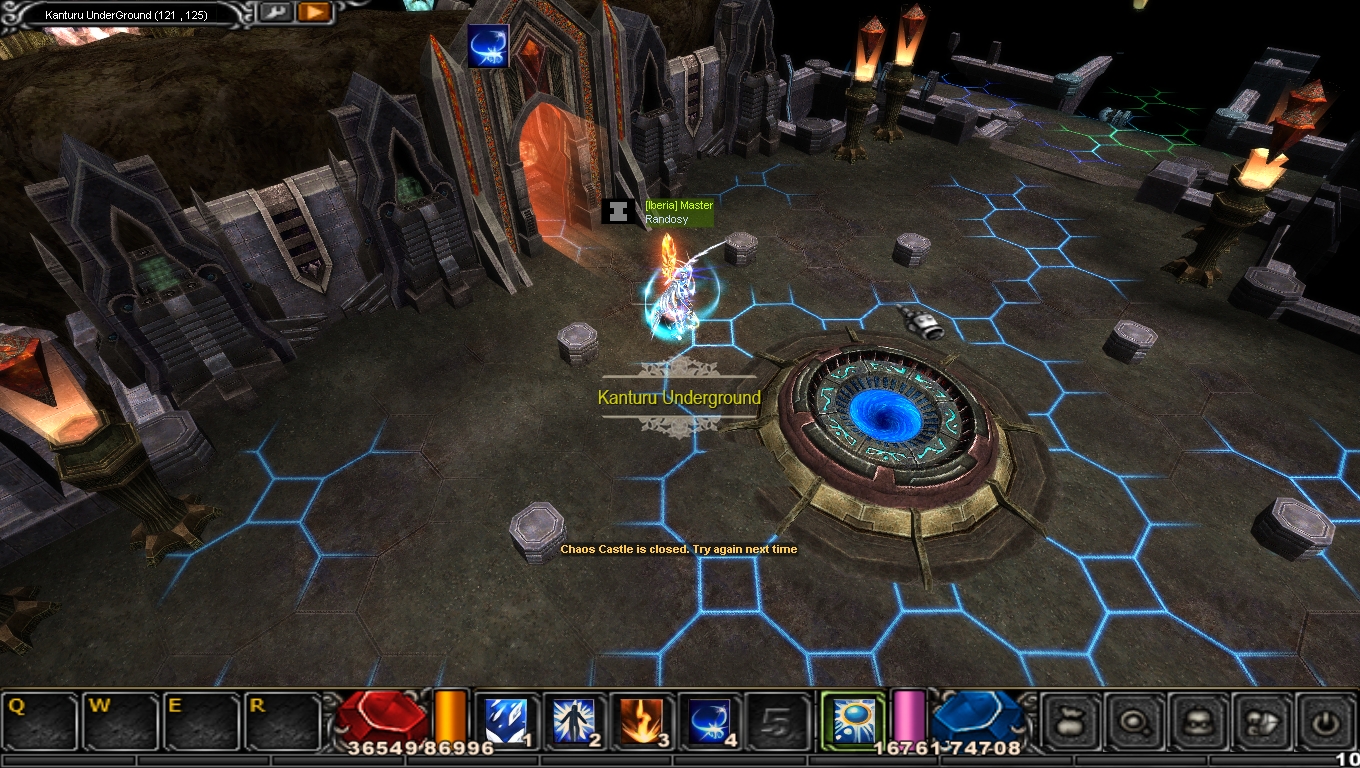
Task: Click the orange play arrow button
Action: click(313, 13)
